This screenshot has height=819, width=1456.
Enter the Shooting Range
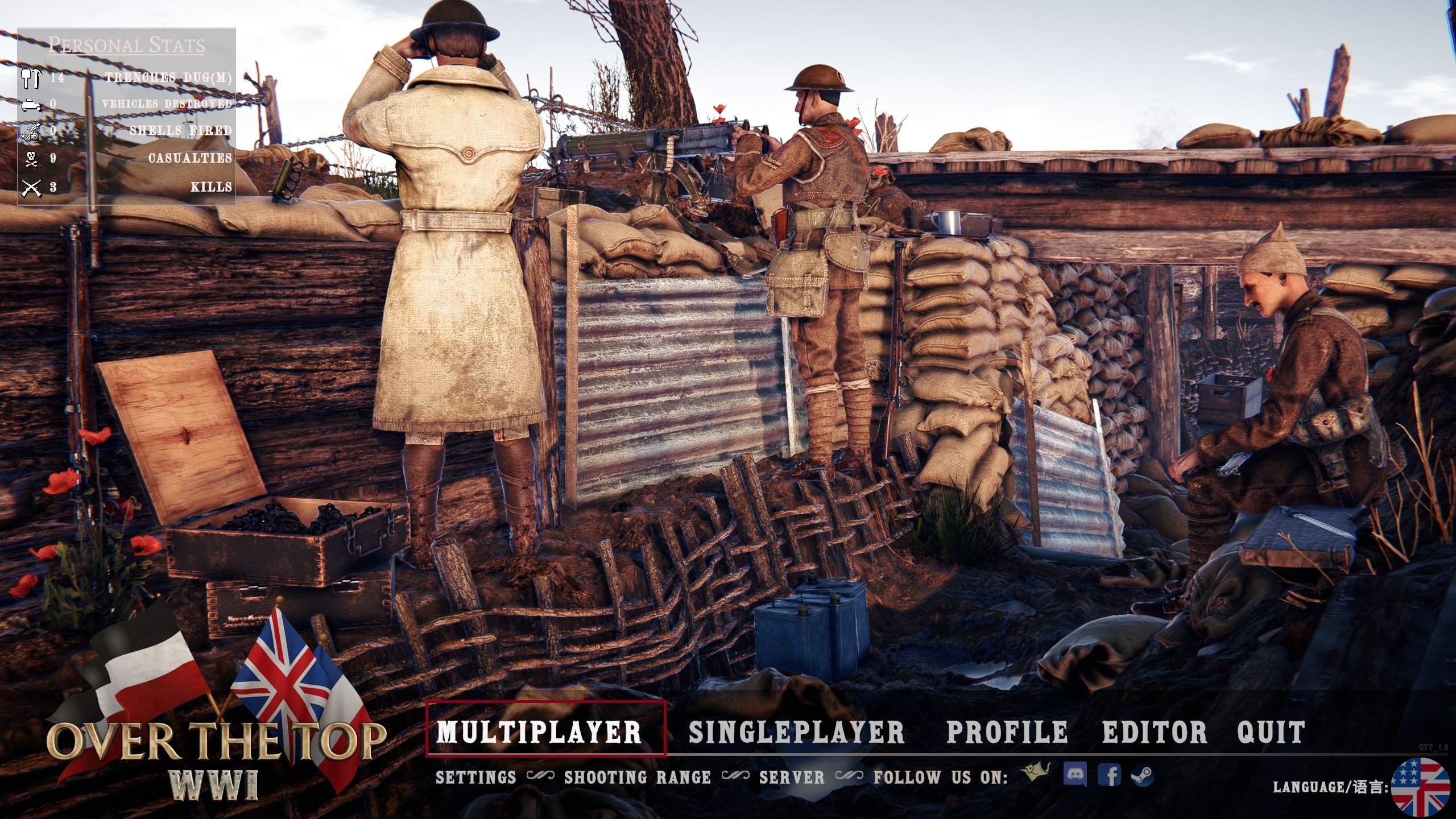tap(638, 777)
